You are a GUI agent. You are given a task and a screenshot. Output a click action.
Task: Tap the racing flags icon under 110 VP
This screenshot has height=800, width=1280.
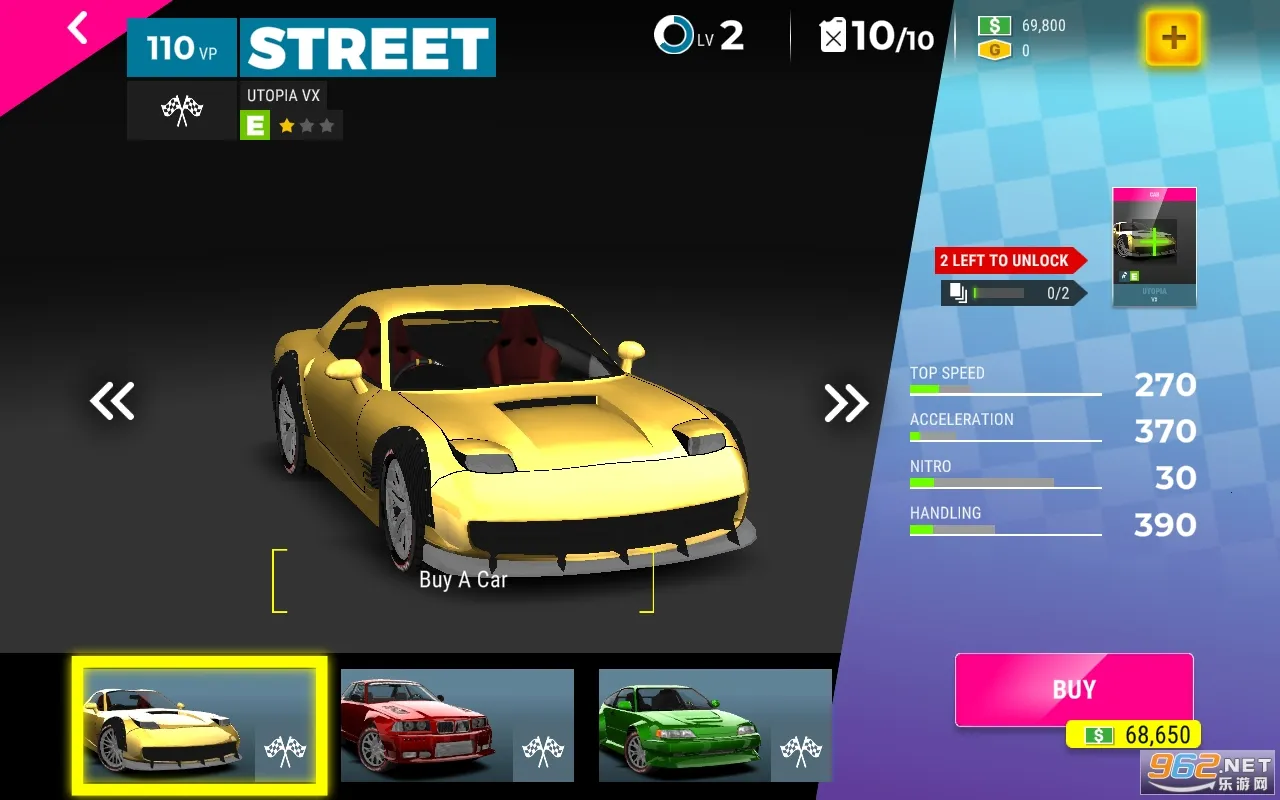point(181,110)
